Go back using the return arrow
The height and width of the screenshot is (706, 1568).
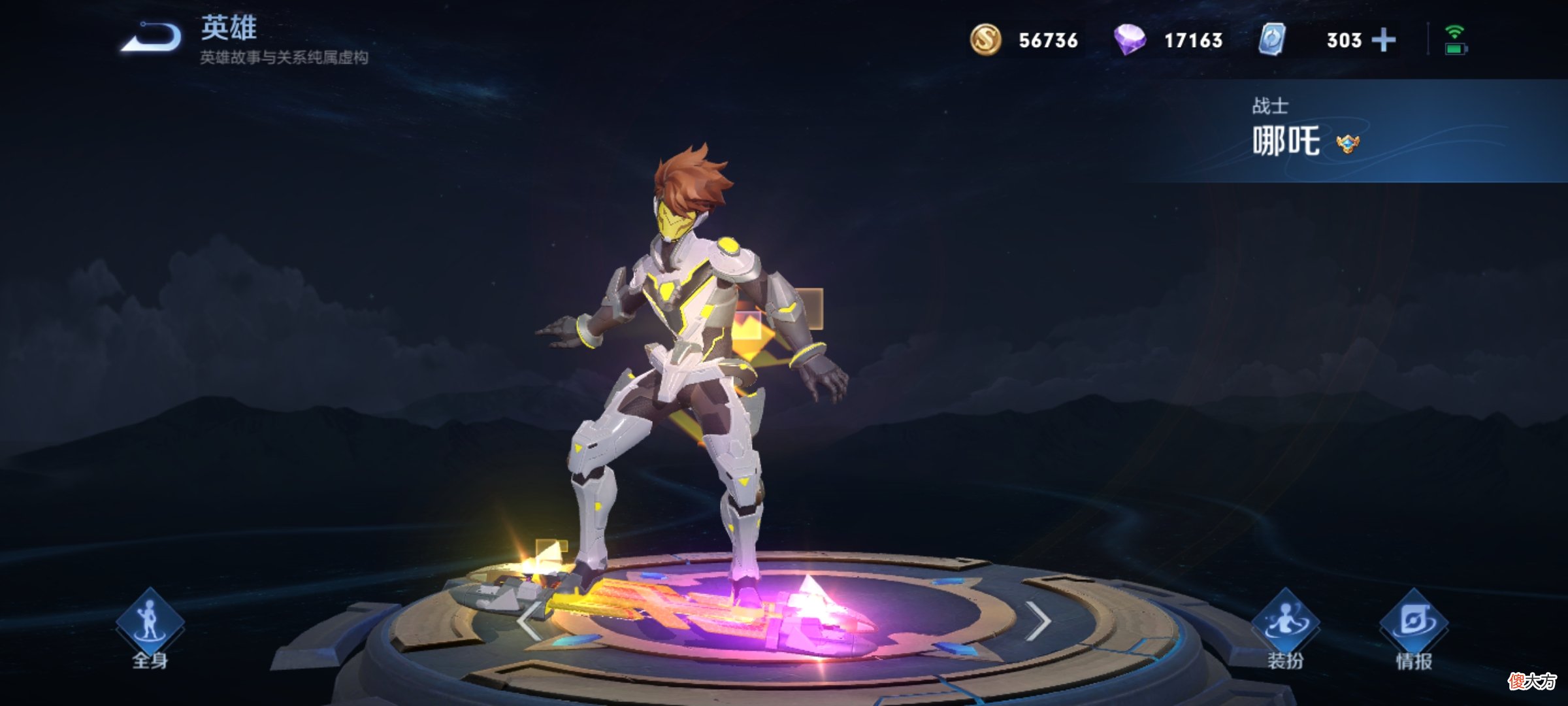pyautogui.click(x=152, y=38)
